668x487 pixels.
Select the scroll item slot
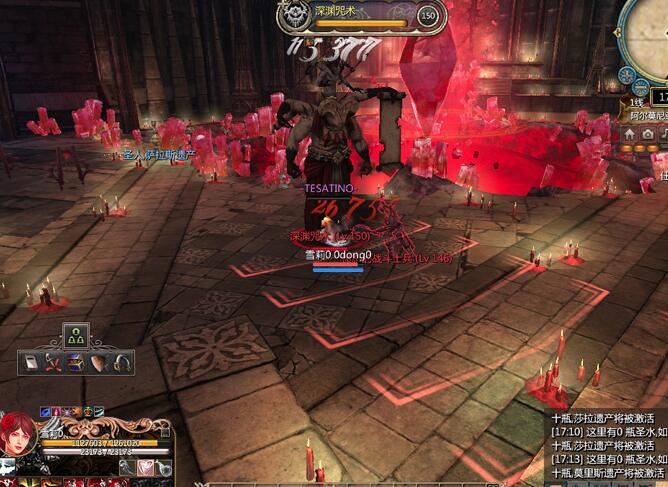(x=31, y=362)
